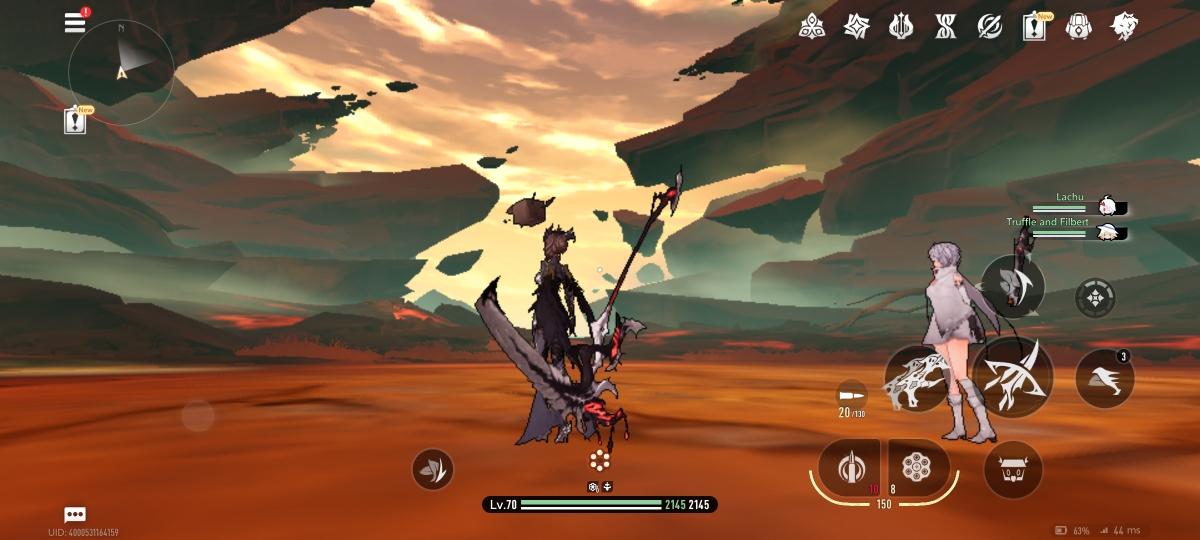Open the sword-in-circle menu icon
The height and width of the screenshot is (540, 1200).
[989, 27]
